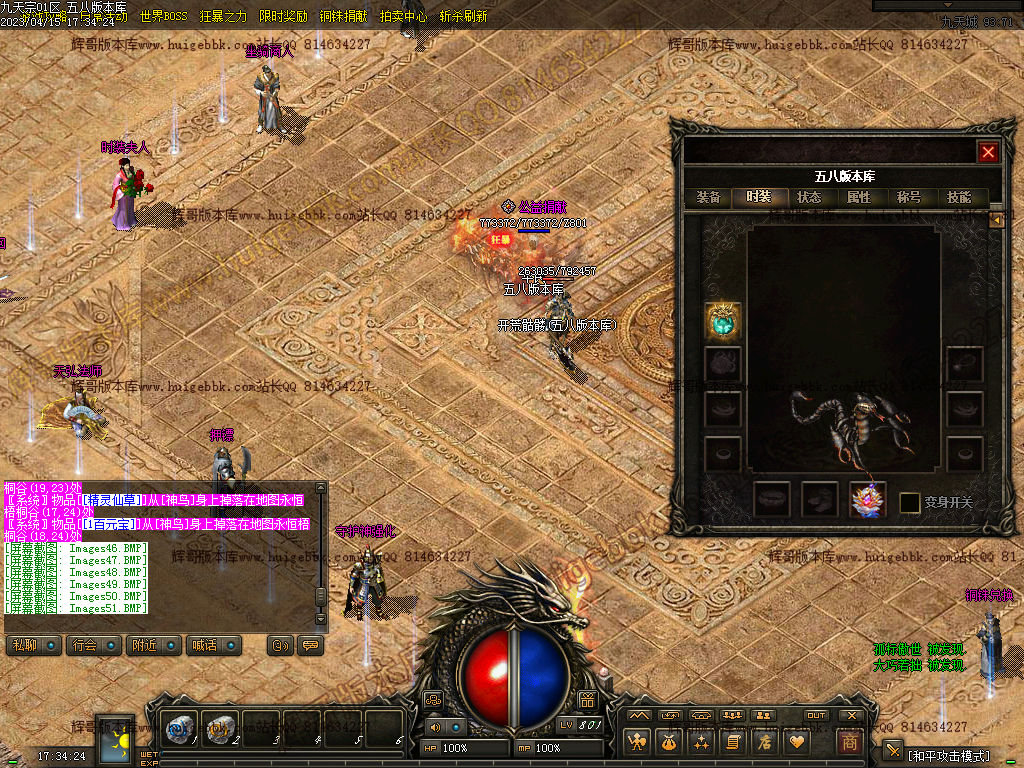This screenshot has width=1024, height=768.
Task: Select the 称号 title tab
Action: [909, 198]
